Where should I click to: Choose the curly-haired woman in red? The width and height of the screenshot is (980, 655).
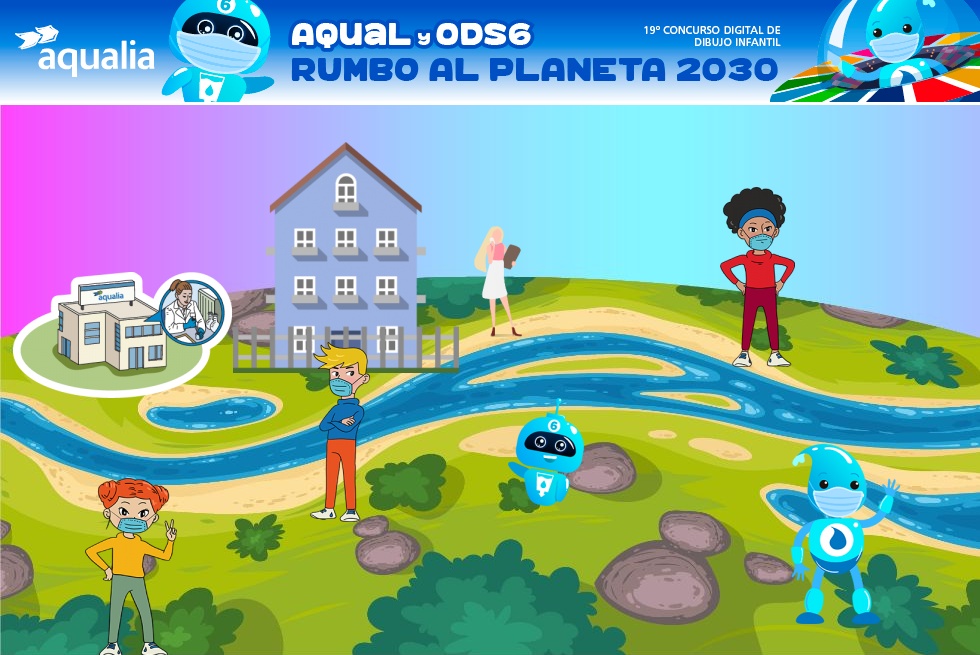tap(758, 275)
